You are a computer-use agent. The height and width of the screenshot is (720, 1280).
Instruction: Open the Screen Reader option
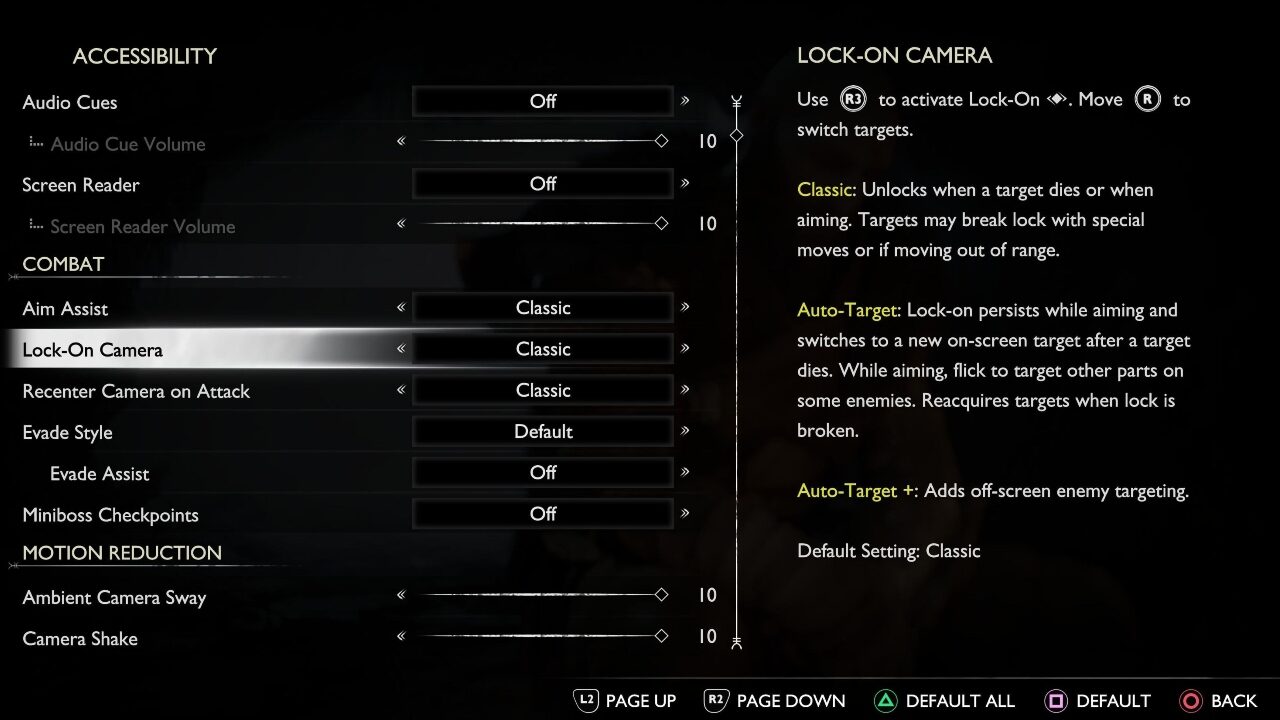[x=81, y=185]
